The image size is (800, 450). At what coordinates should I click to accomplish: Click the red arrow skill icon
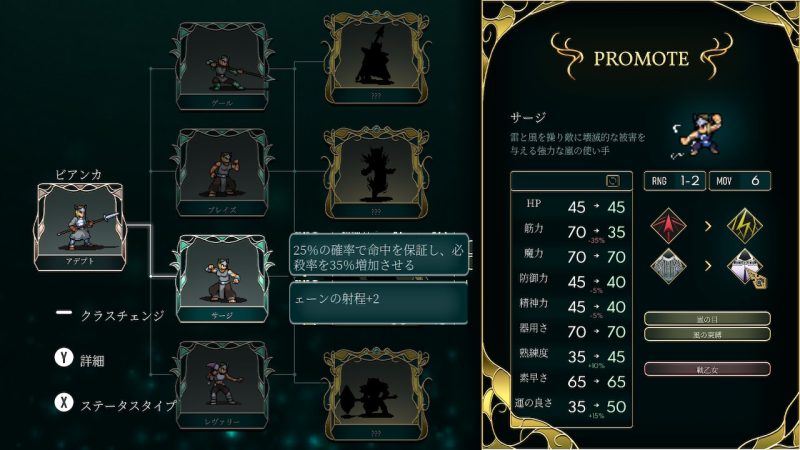point(669,224)
